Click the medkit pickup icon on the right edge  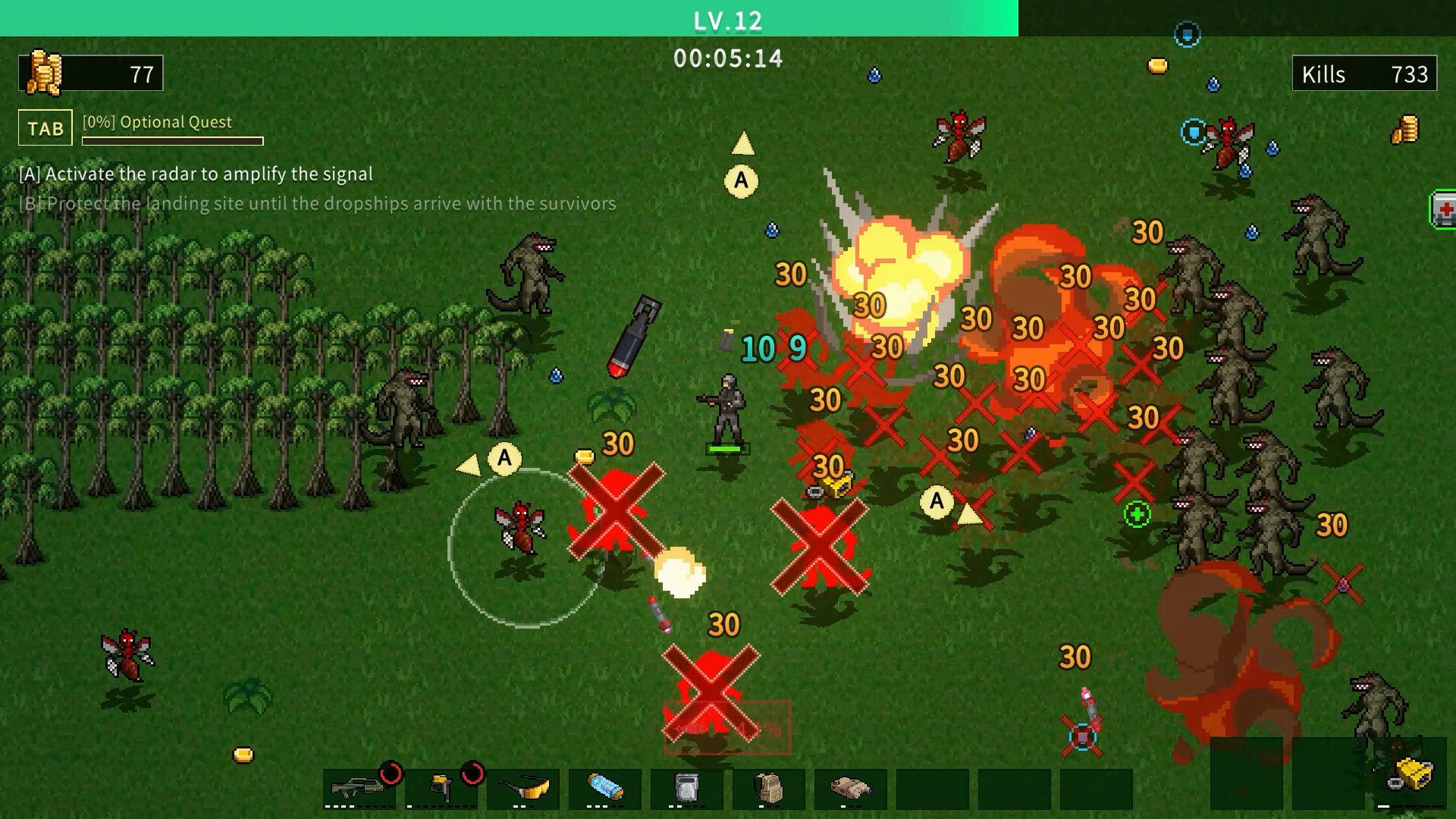coord(1445,210)
